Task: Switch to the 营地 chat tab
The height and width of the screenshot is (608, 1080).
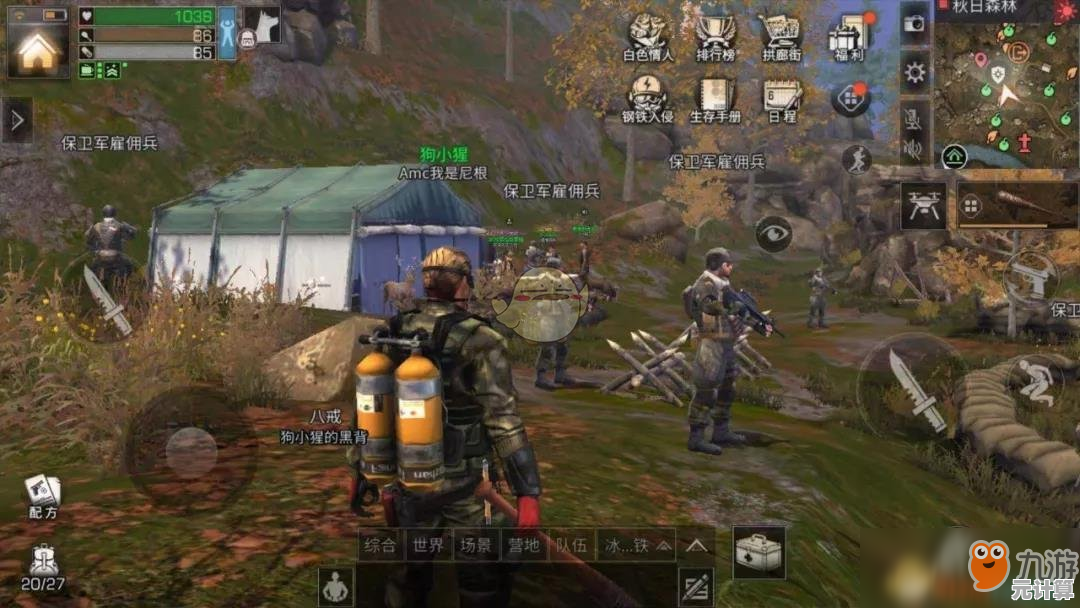Action: point(524,545)
